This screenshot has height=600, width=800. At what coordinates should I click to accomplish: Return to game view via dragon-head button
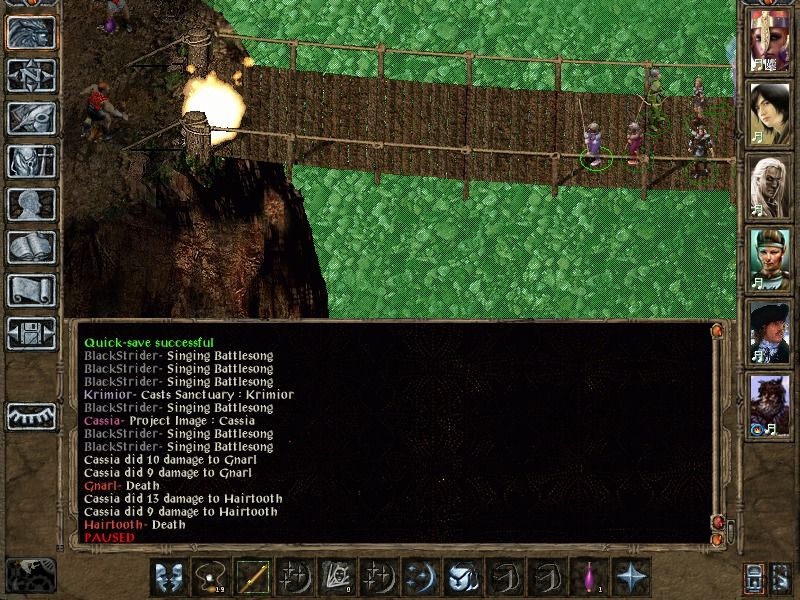tap(31, 33)
